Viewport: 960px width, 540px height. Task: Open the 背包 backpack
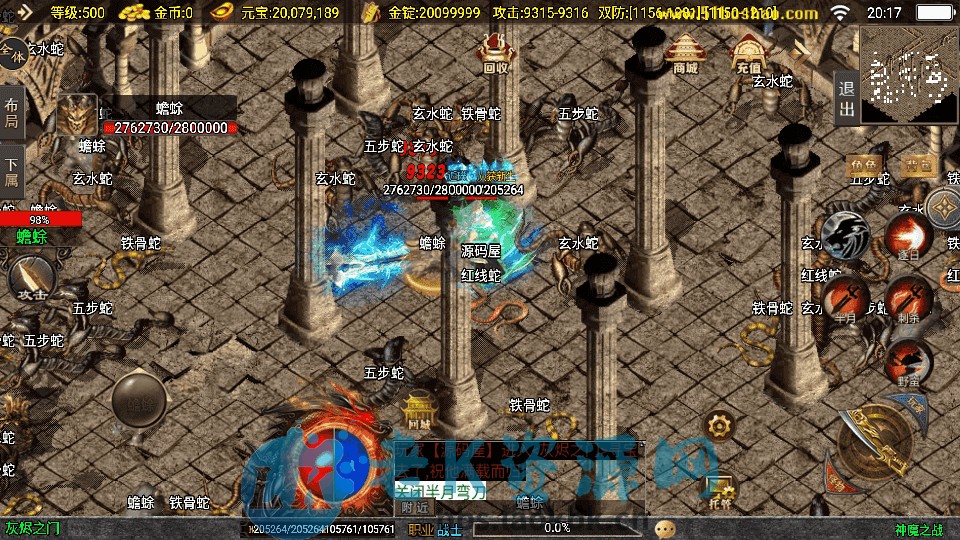pyautogui.click(x=917, y=166)
